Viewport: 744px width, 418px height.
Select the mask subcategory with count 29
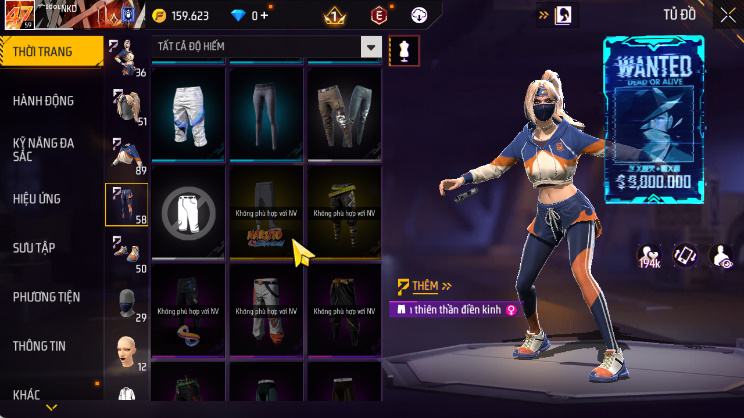(x=127, y=302)
